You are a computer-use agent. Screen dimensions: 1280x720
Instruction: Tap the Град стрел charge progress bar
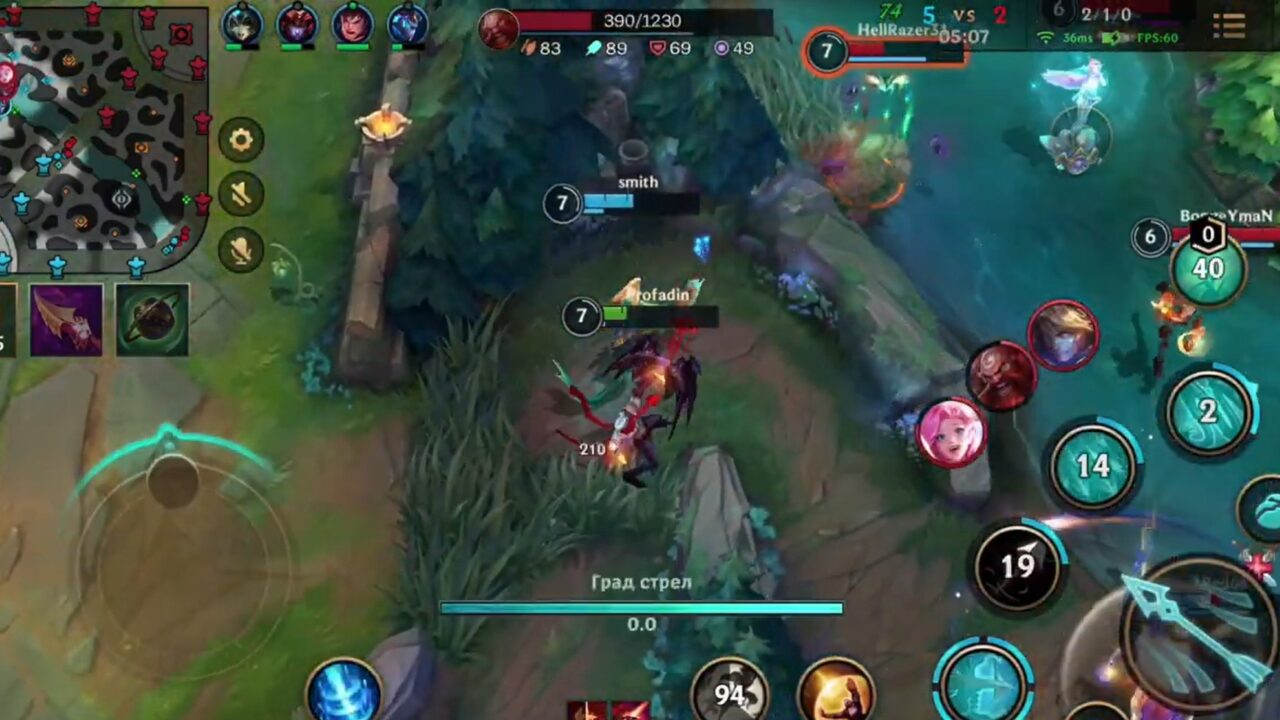point(640,607)
